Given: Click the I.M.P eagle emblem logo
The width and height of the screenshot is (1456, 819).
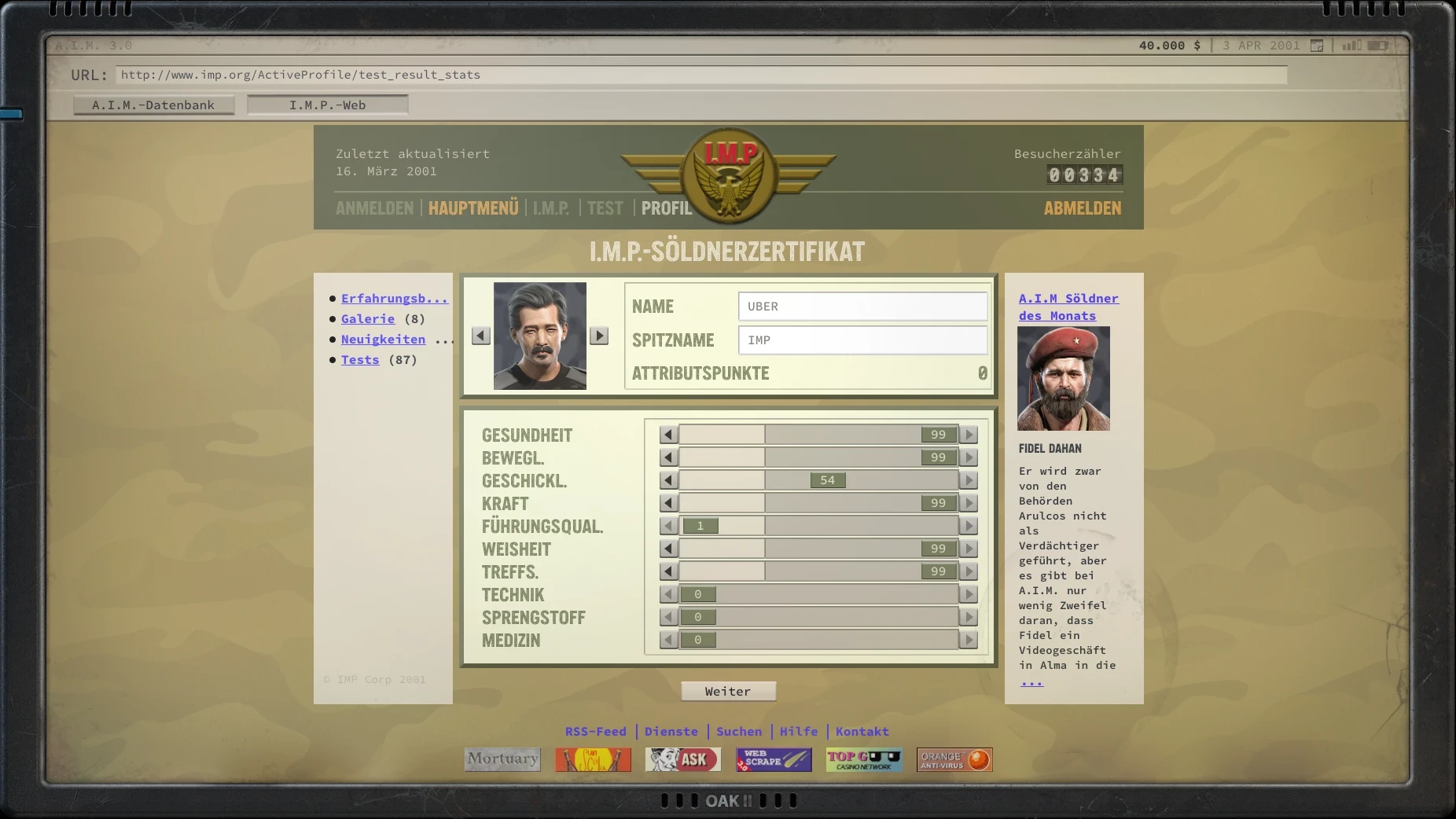Looking at the screenshot, I should (x=728, y=177).
